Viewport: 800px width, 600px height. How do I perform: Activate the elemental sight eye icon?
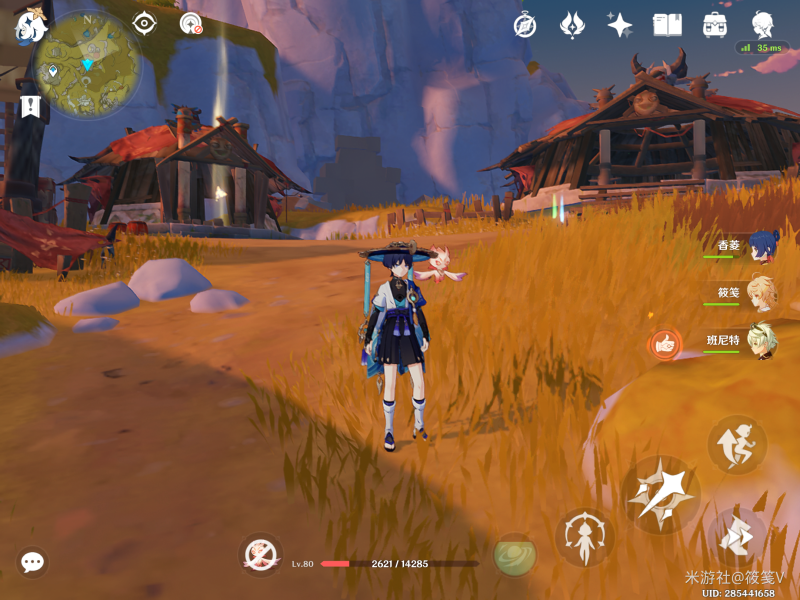(144, 23)
